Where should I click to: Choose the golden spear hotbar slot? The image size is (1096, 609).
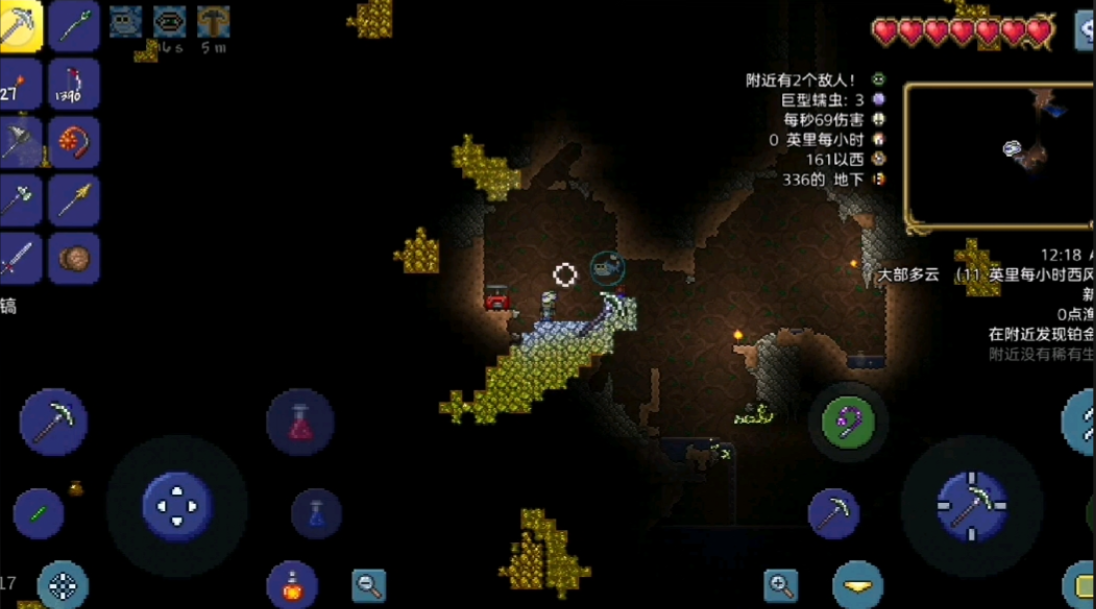point(74,200)
